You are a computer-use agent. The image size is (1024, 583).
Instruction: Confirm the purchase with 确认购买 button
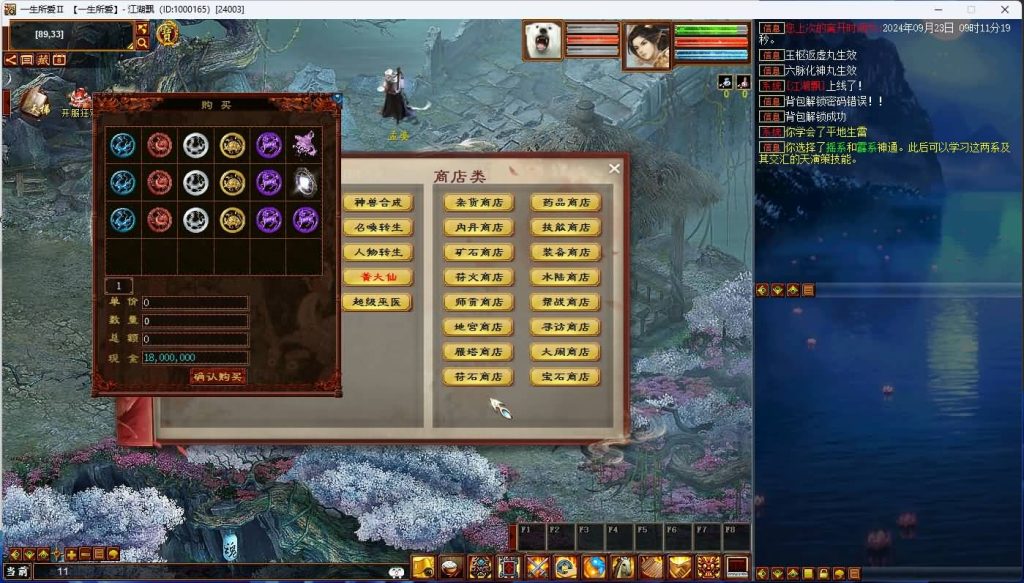coord(218,377)
